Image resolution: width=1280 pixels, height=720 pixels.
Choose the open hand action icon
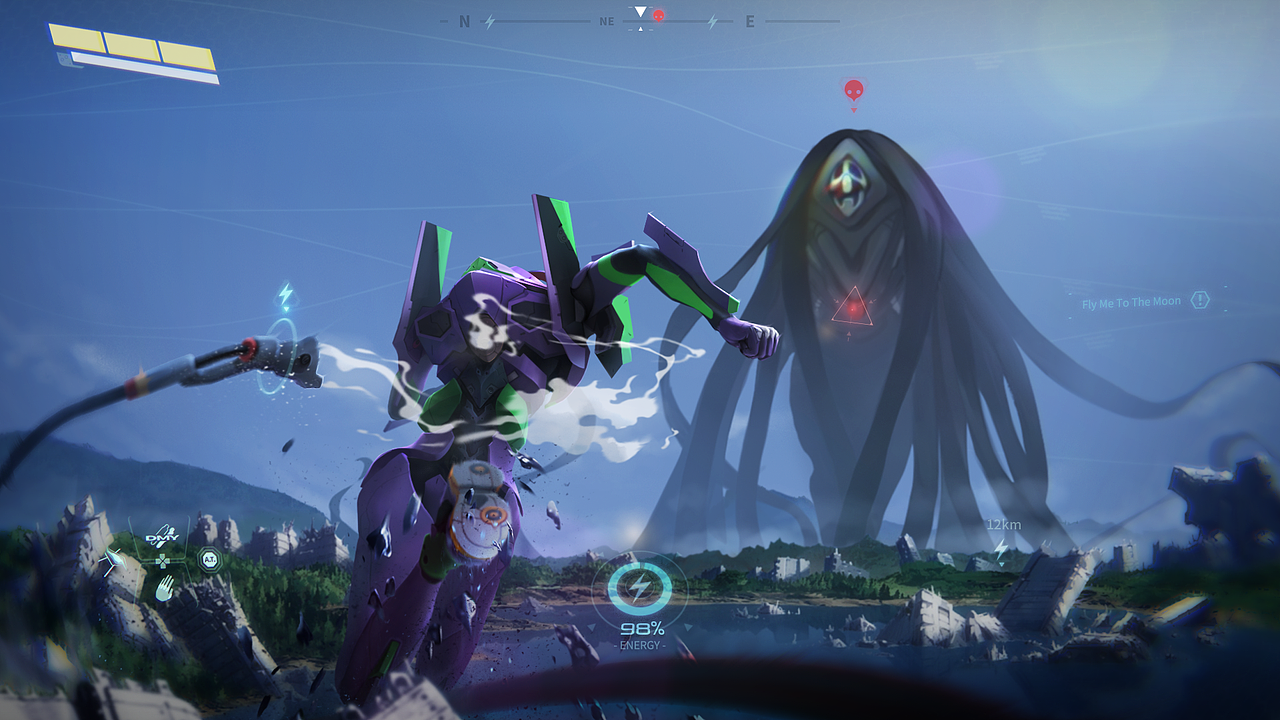coord(163,588)
